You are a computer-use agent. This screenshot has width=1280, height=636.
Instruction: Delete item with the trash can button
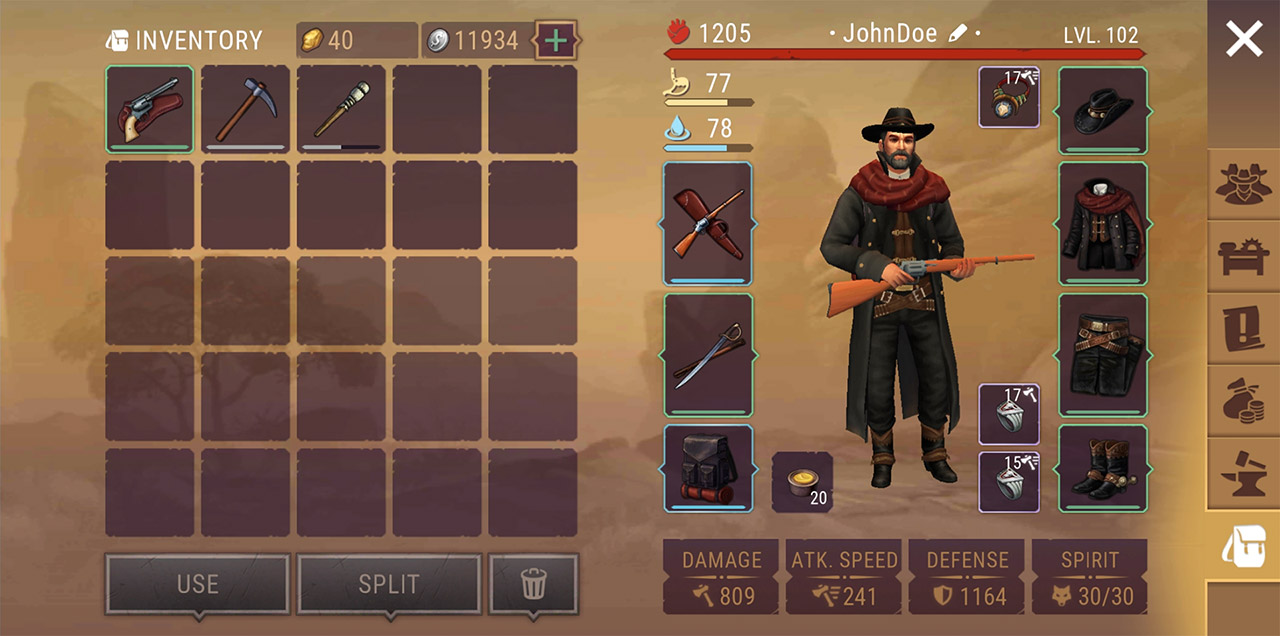tap(533, 584)
